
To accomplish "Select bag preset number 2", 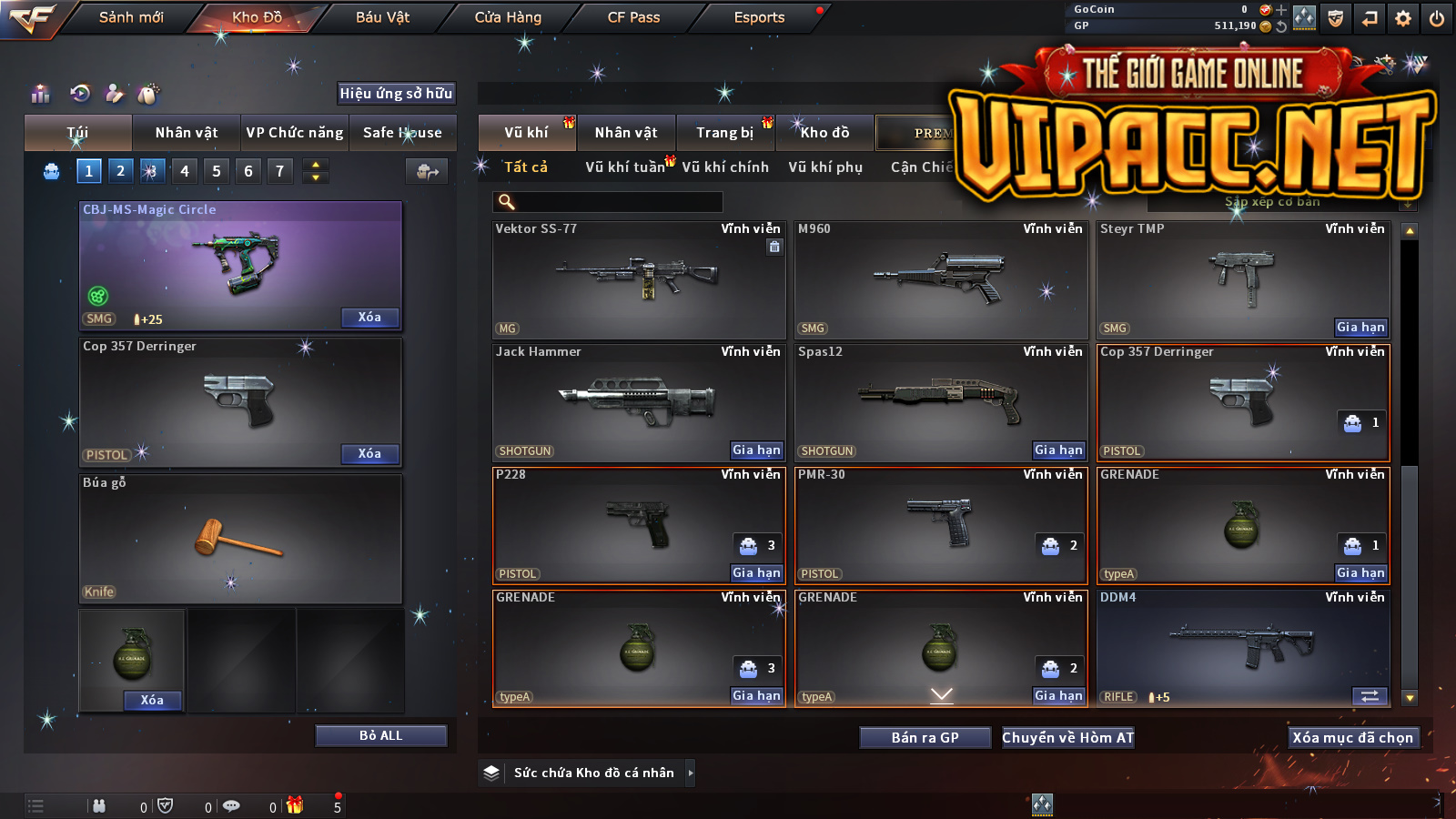I will 120,170.
